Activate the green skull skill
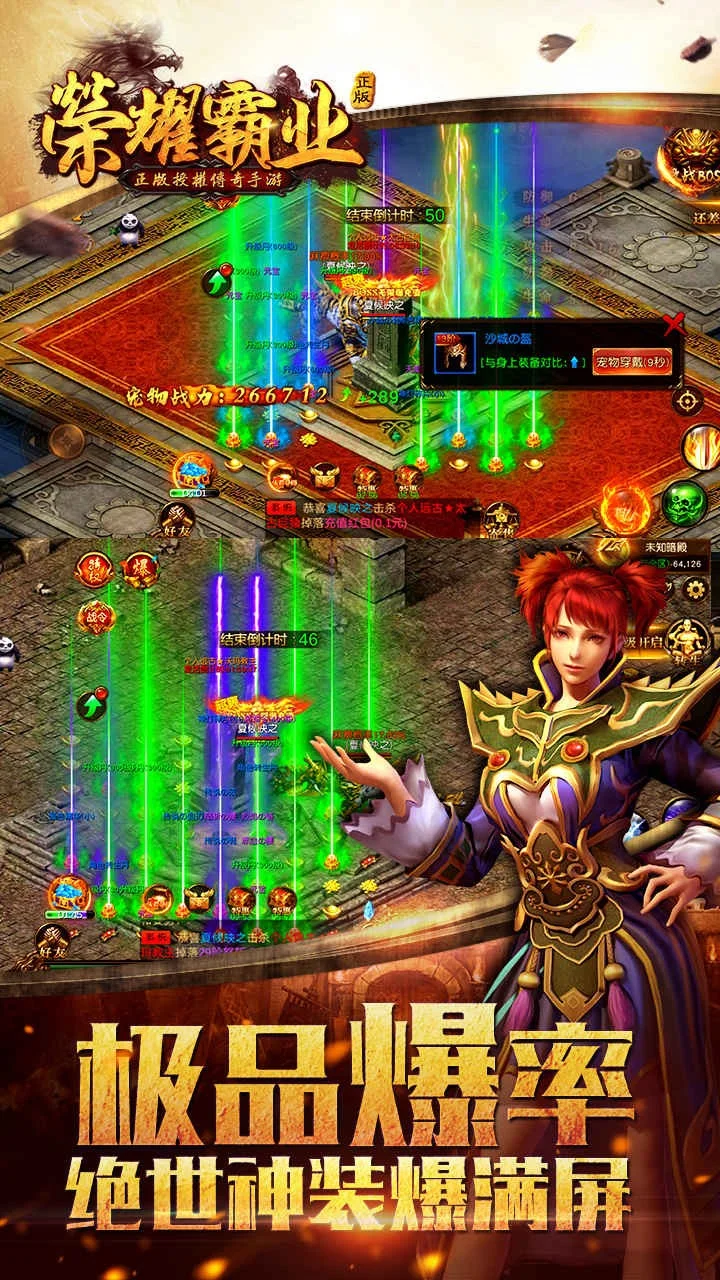This screenshot has width=720, height=1280. 683,503
